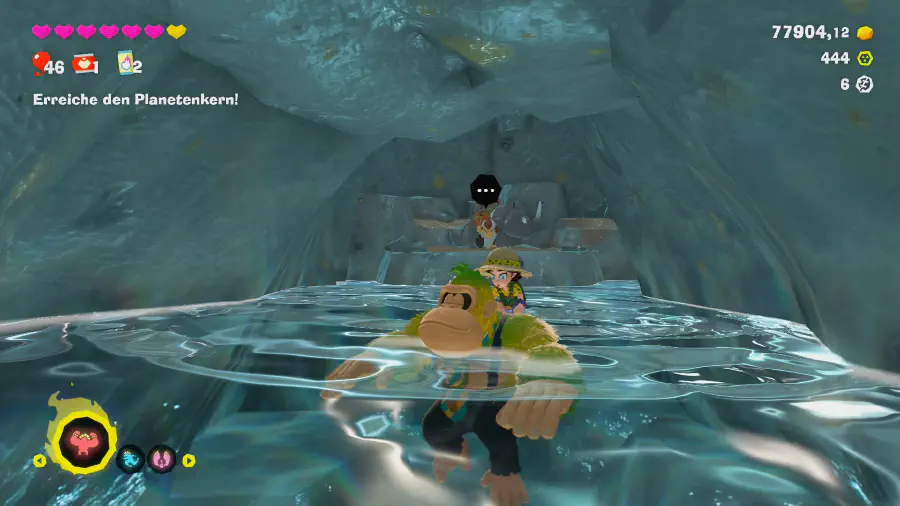Image resolution: width=900 pixels, height=506 pixels.
Task: Open the objective Erreiche den Planetenkern
Action: pos(135,99)
